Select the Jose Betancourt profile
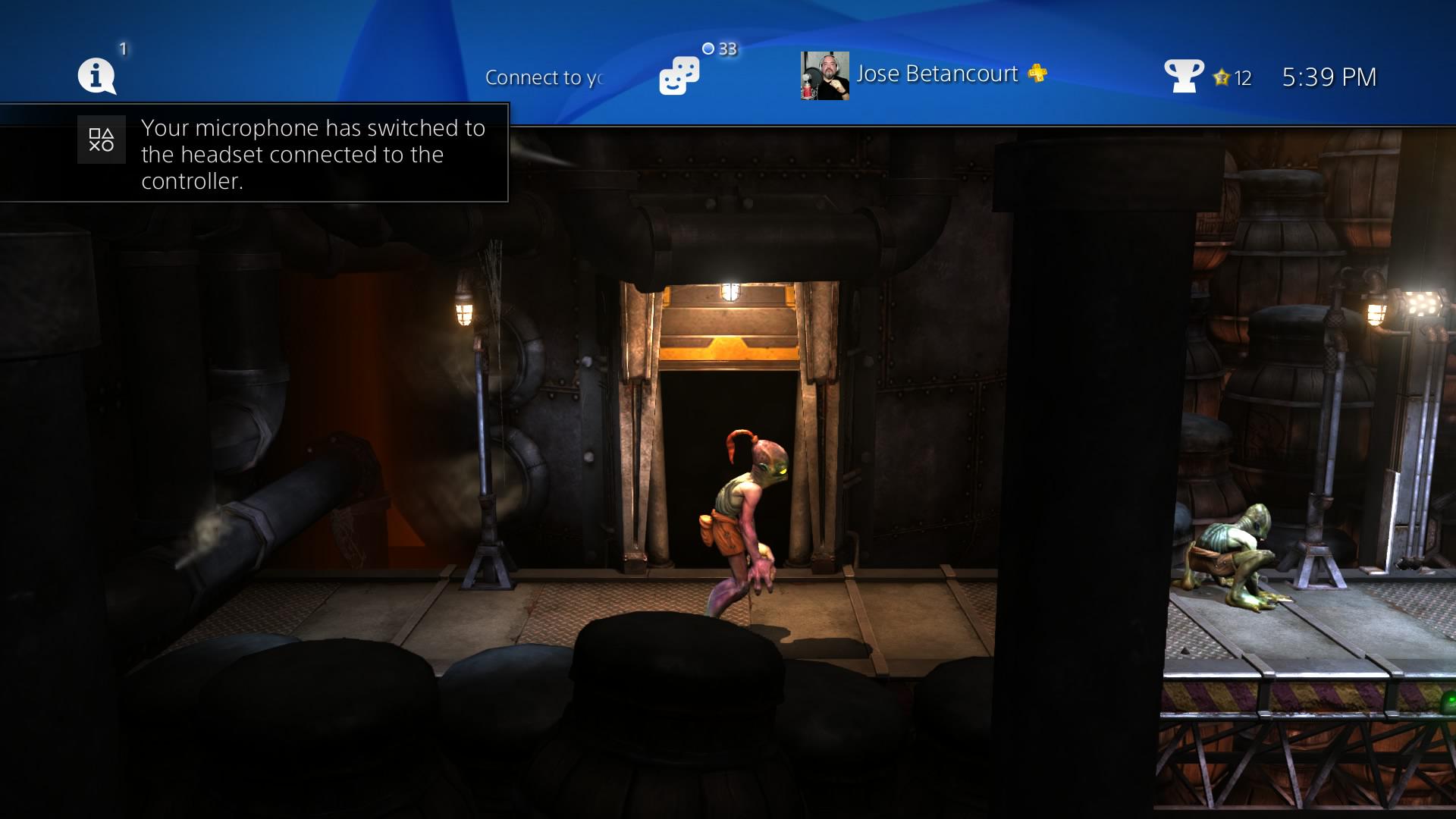 (x=937, y=74)
